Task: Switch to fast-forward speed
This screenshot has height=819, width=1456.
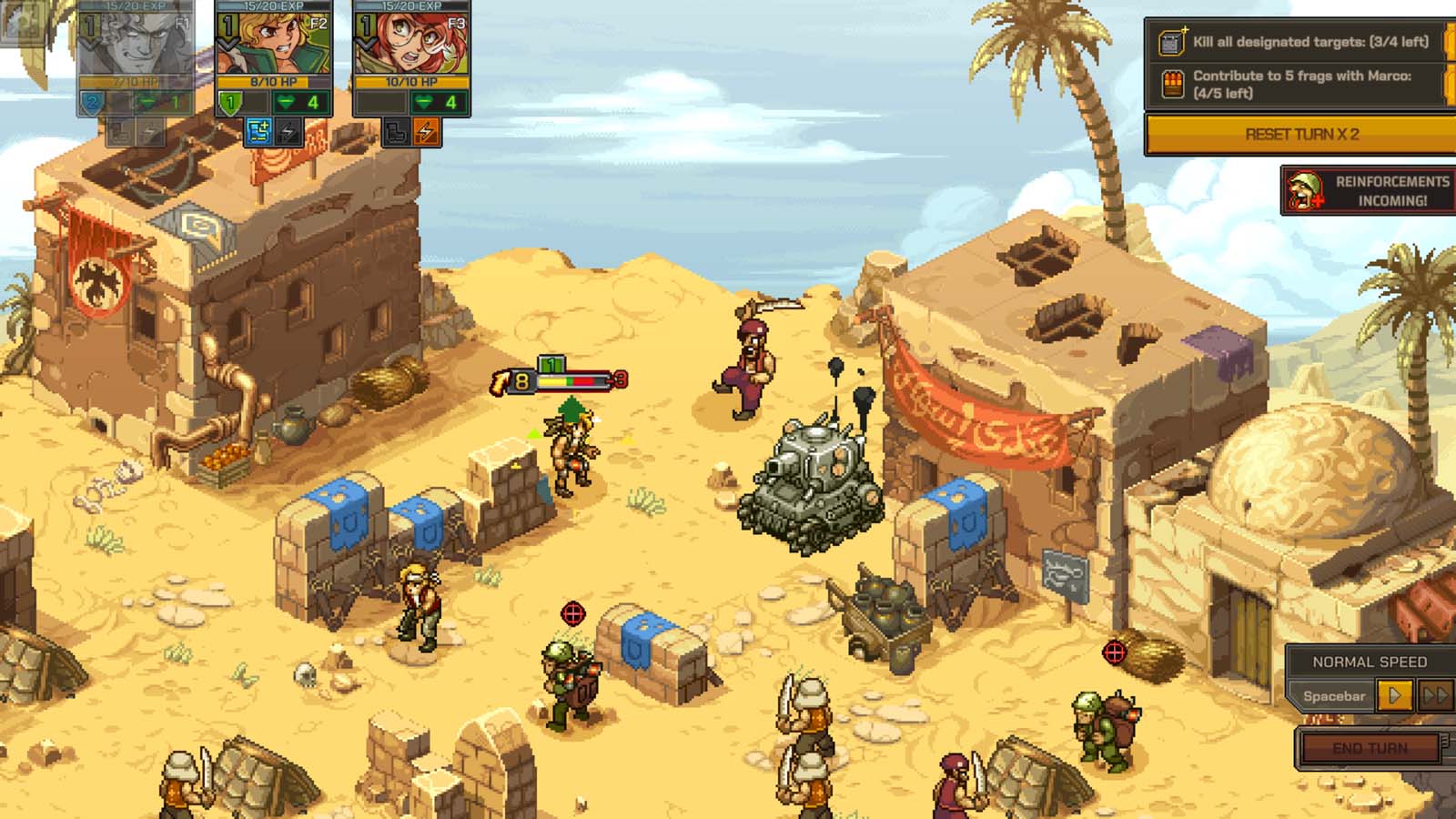Action: 1435,696
